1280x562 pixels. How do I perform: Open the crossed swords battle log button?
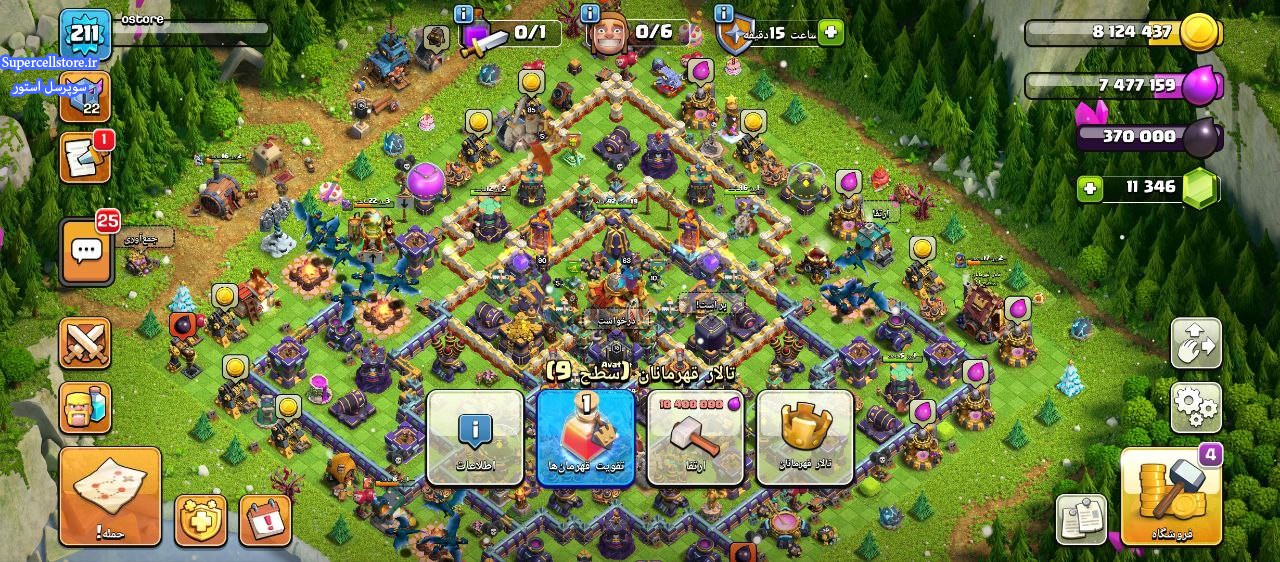click(x=85, y=344)
